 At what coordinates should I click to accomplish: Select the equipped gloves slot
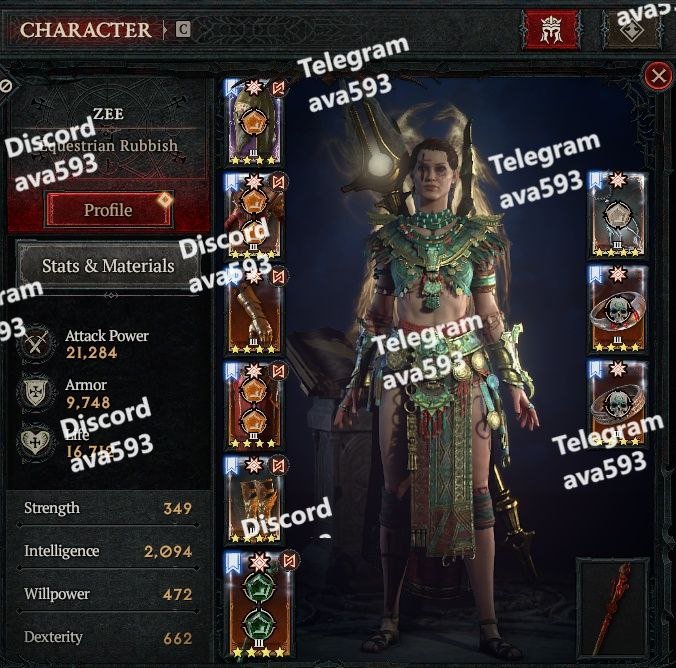254,315
